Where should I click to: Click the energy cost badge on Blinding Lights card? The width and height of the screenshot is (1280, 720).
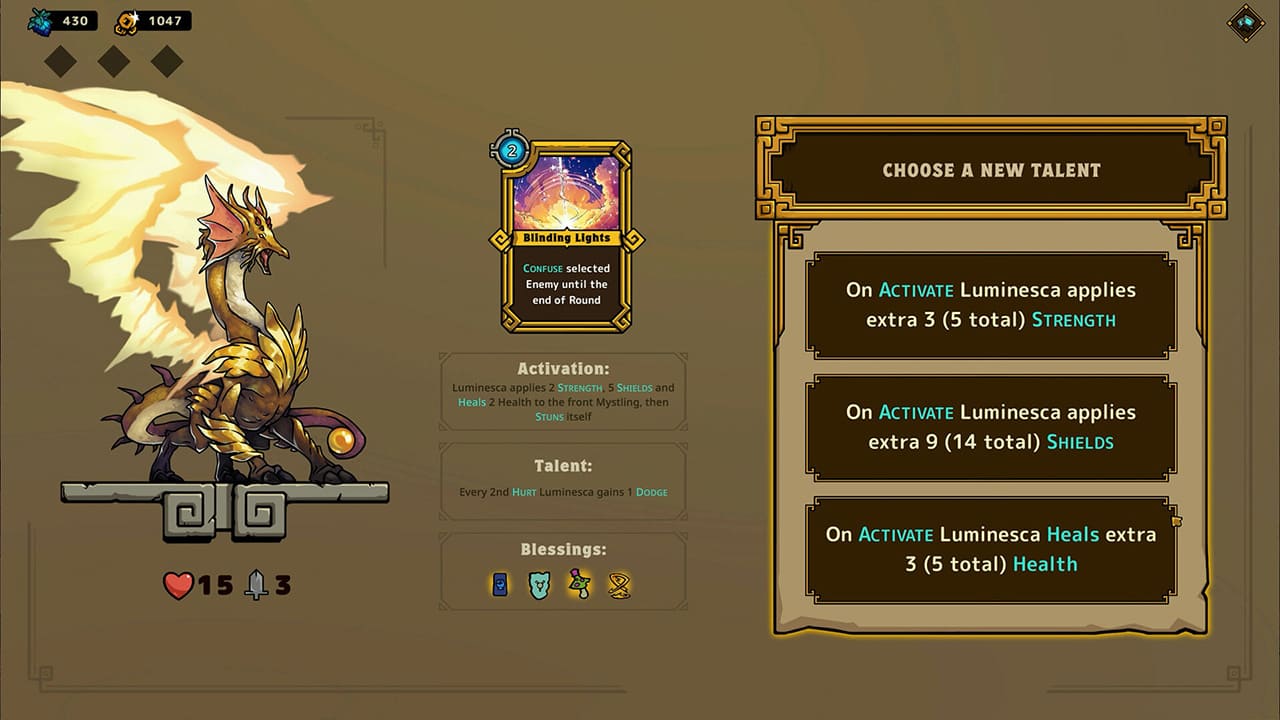tap(511, 152)
